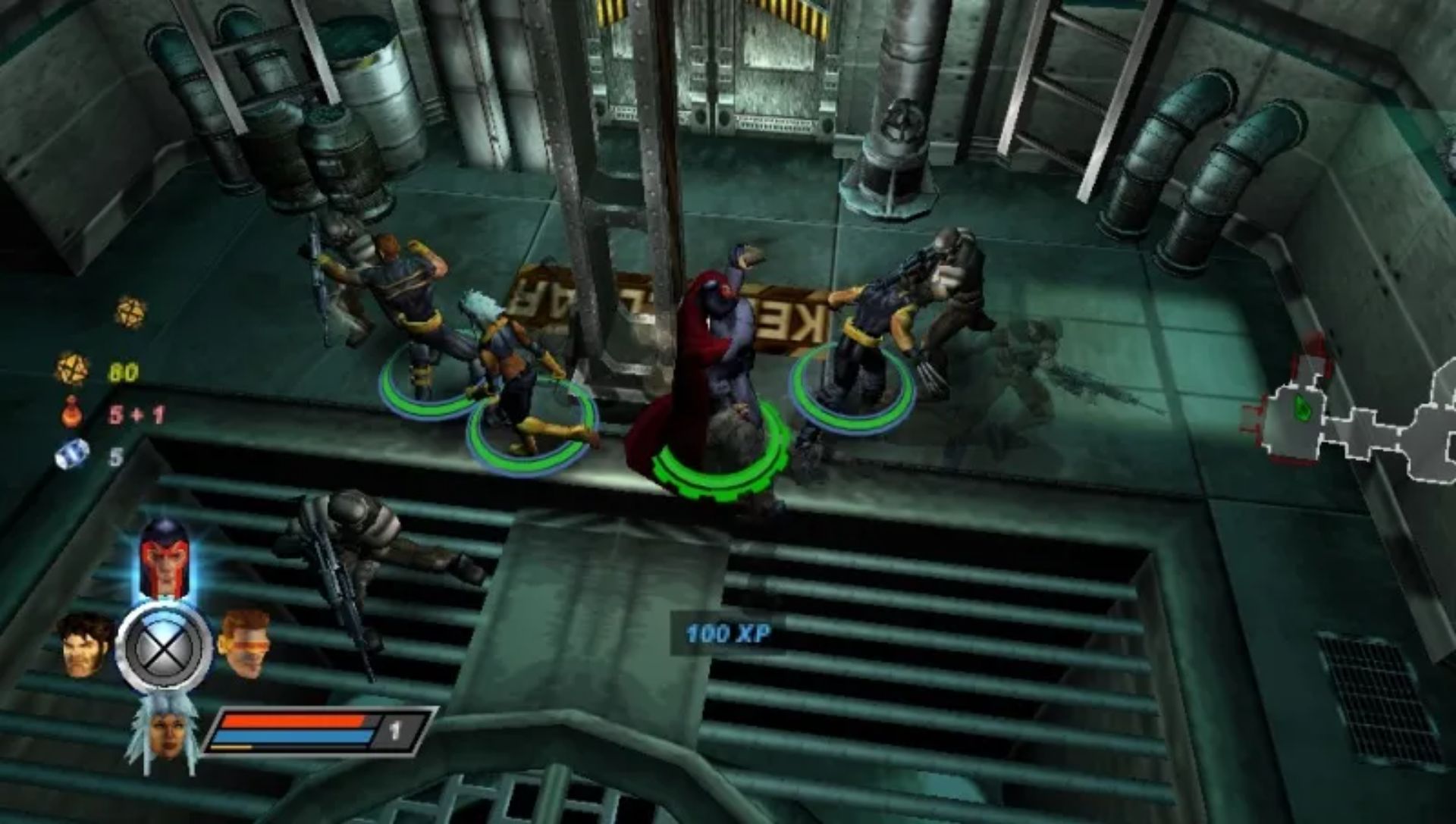Choose the Cyclops character portrait
The width and height of the screenshot is (1456, 824).
point(244,643)
